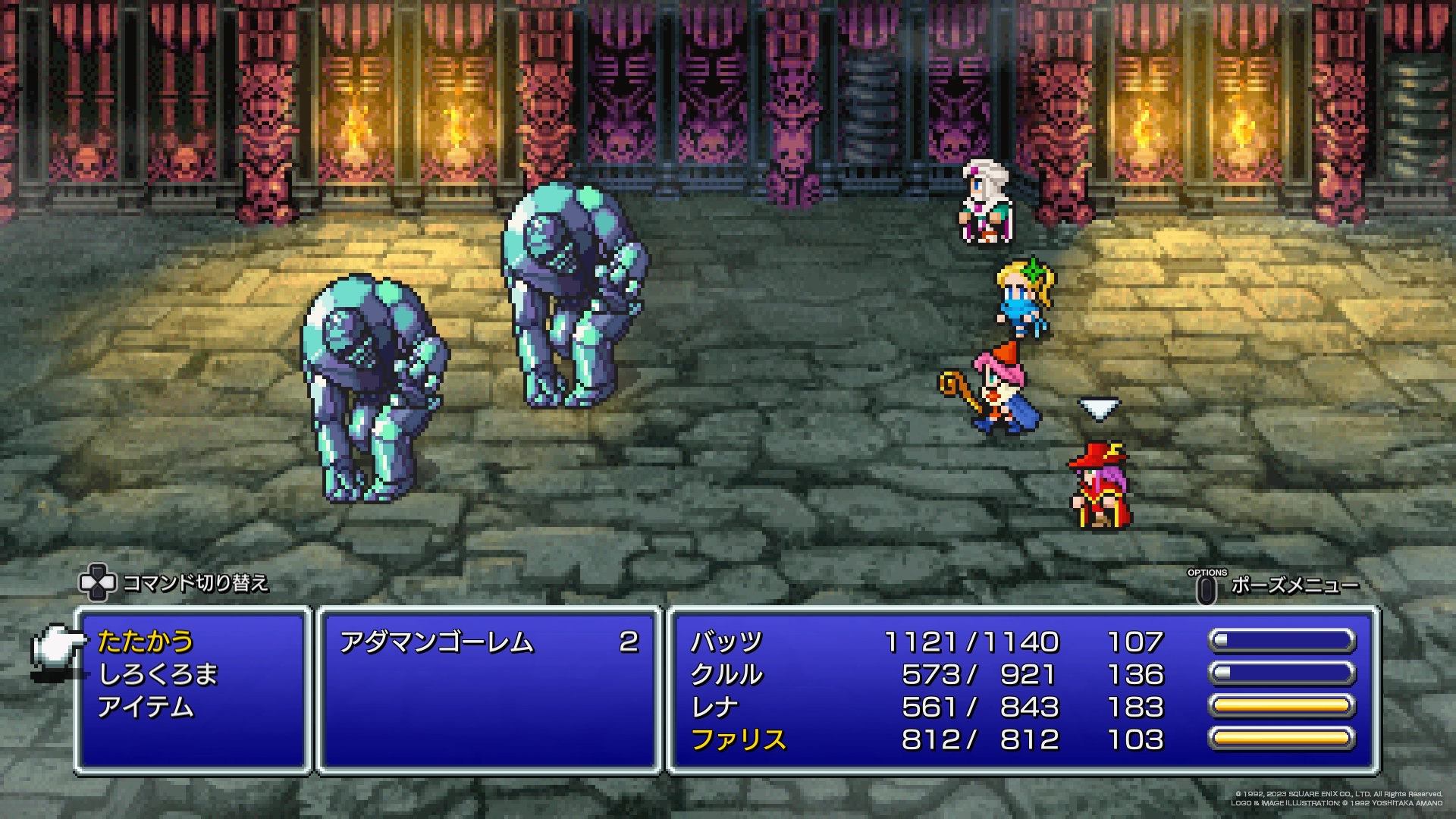This screenshot has width=1456, height=819.
Task: Select party member バッツ in status list
Action: [726, 642]
